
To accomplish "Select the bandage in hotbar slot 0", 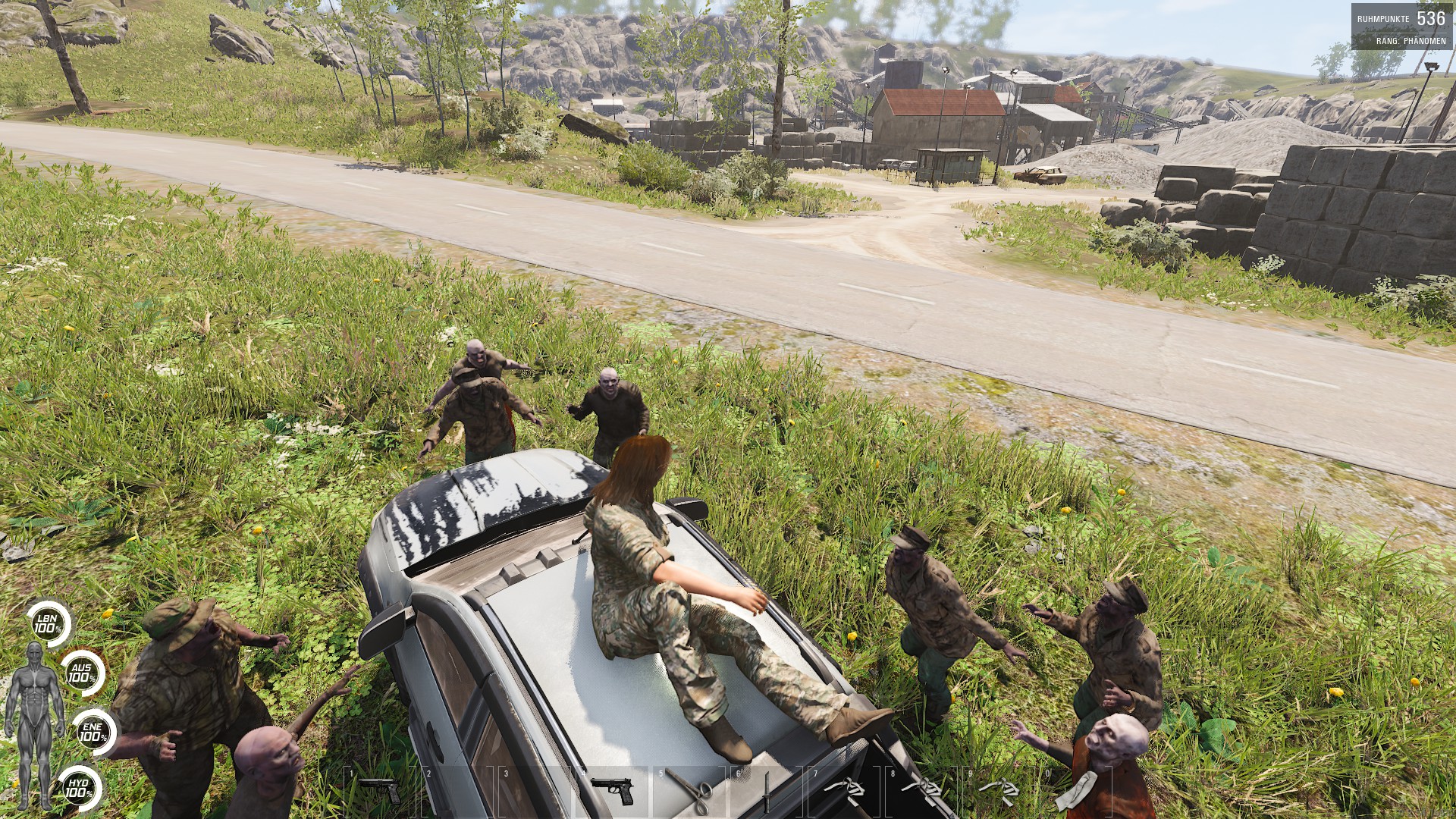I will 1077,792.
